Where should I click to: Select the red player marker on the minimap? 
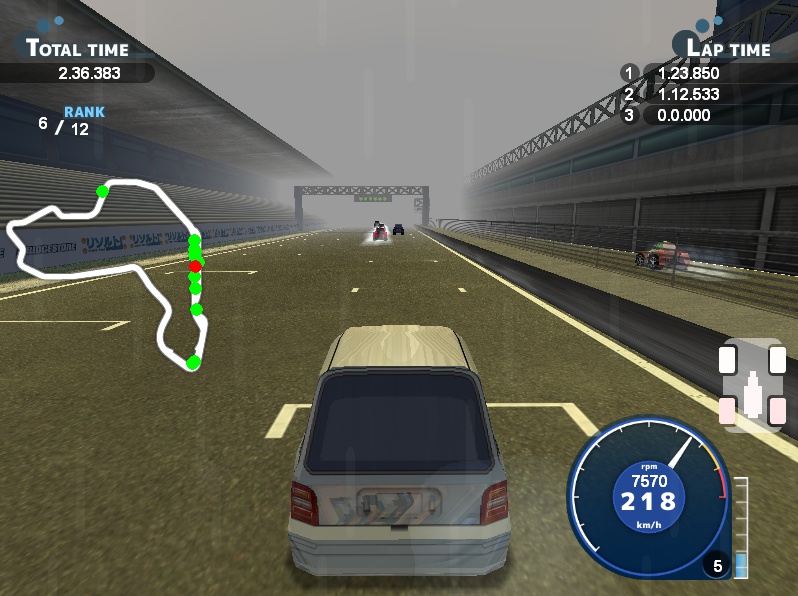195,266
